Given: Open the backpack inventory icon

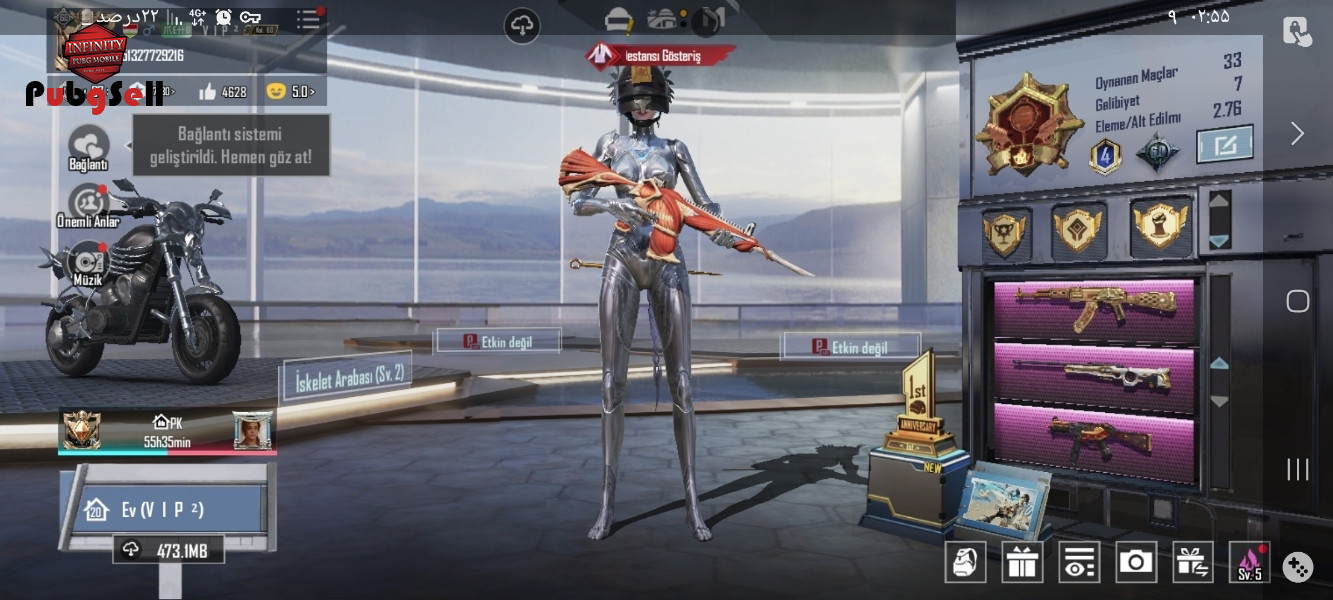Looking at the screenshot, I should pos(965,563).
